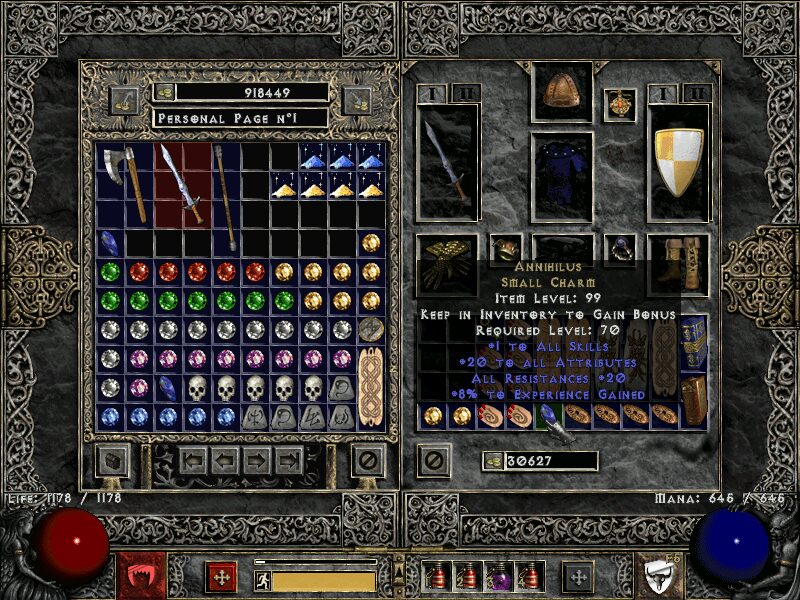Select the axe in the stash

123,183
